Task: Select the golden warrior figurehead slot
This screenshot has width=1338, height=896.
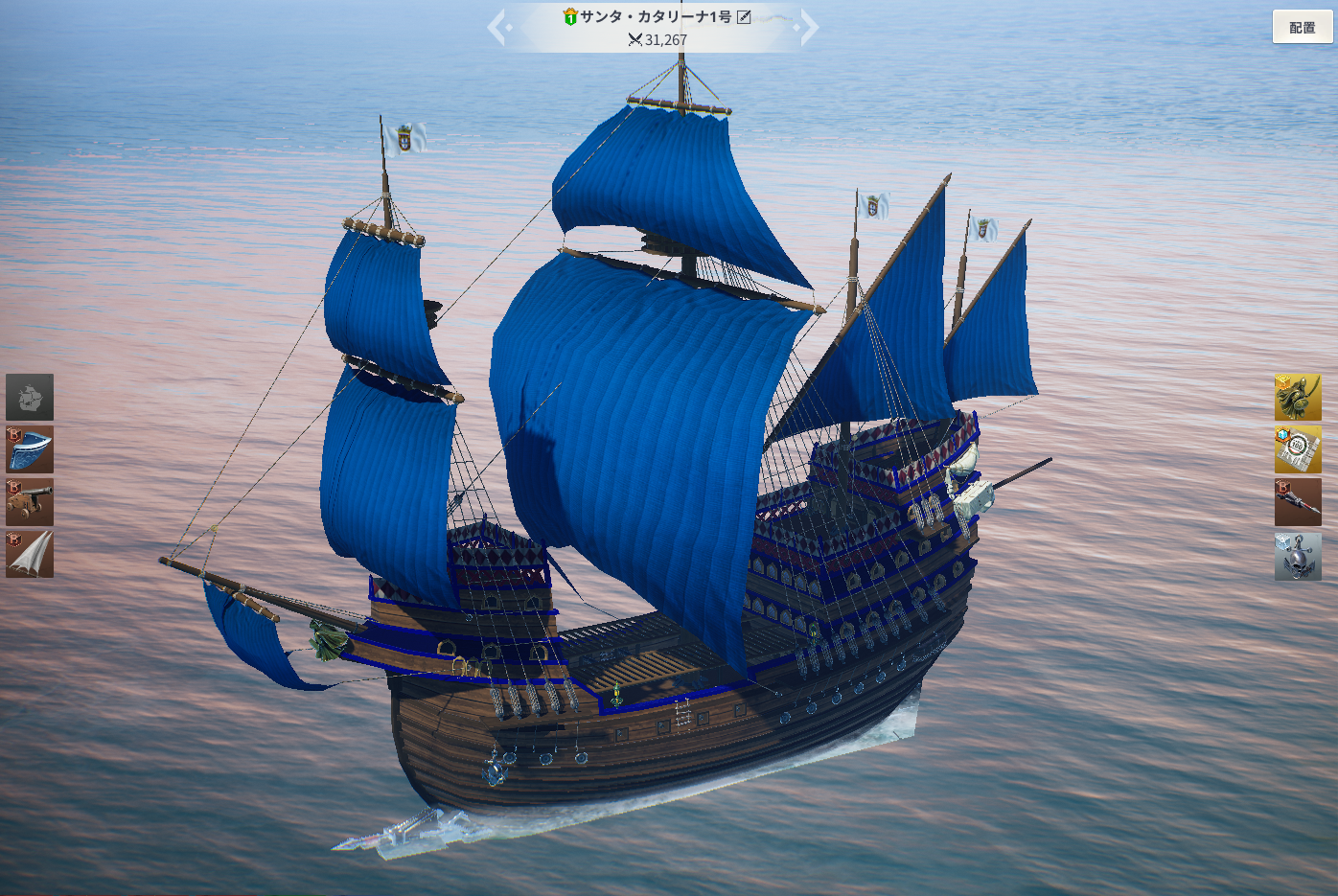Action: 1298,397
